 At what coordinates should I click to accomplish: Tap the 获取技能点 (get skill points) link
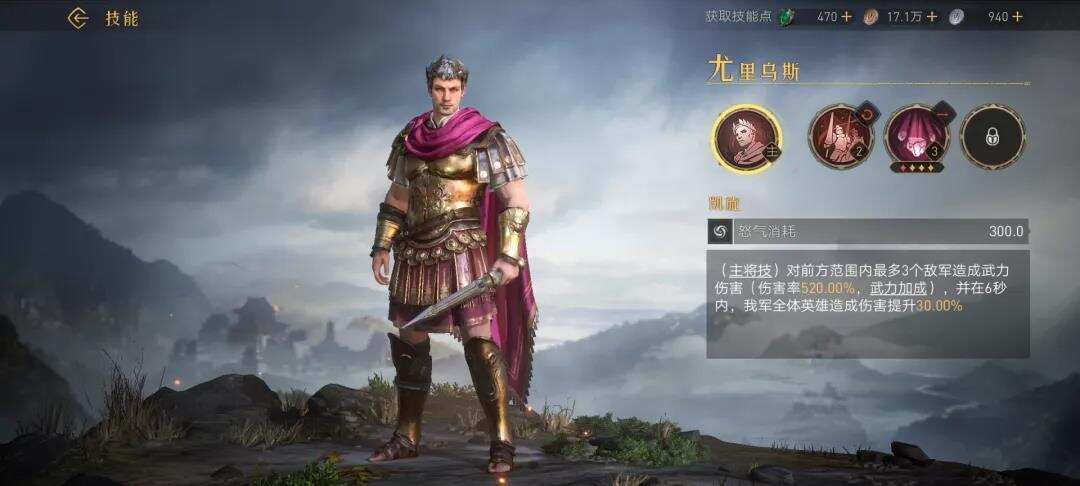tap(739, 16)
